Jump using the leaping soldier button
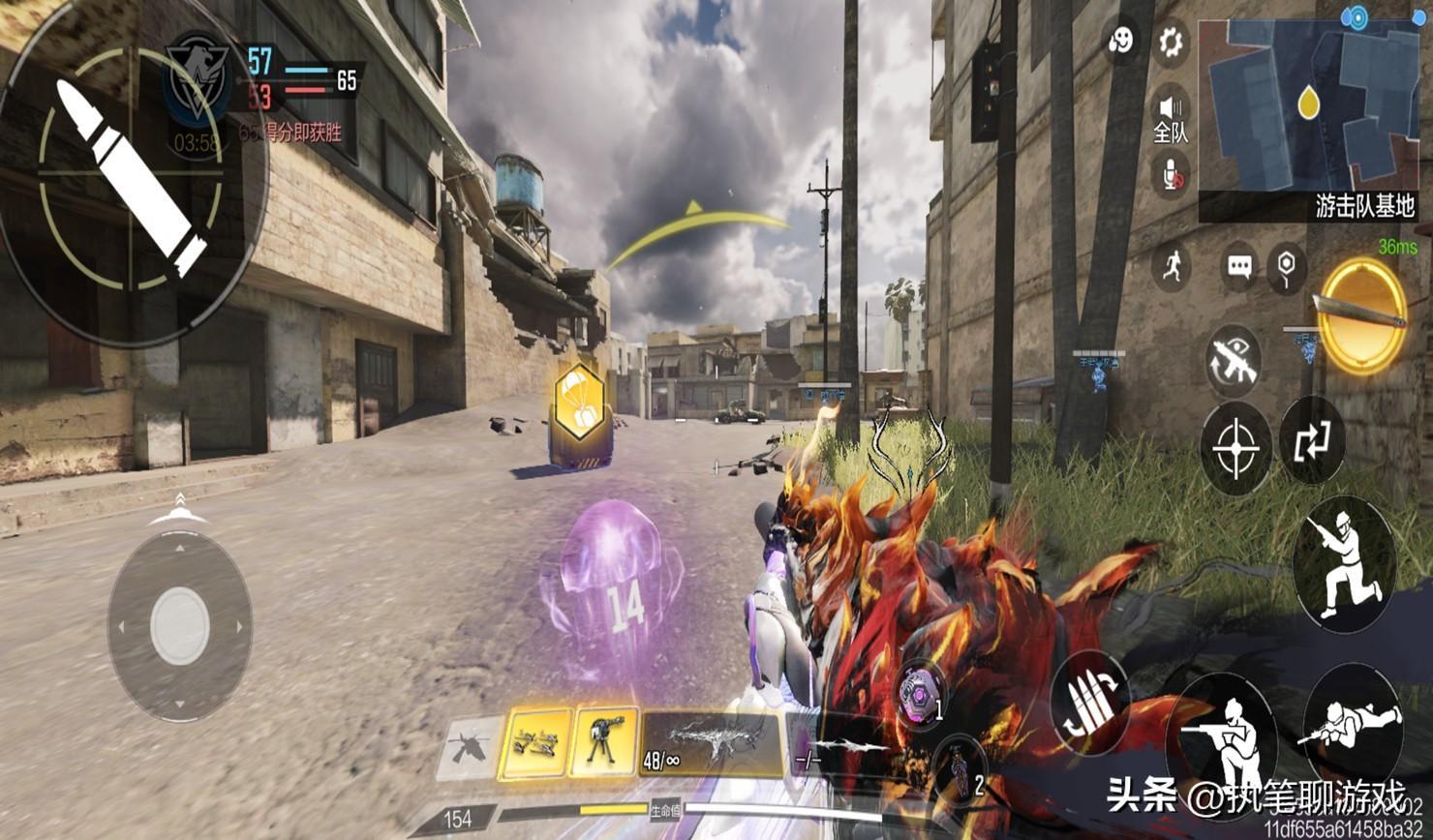The width and height of the screenshot is (1433, 840). click(x=1344, y=561)
